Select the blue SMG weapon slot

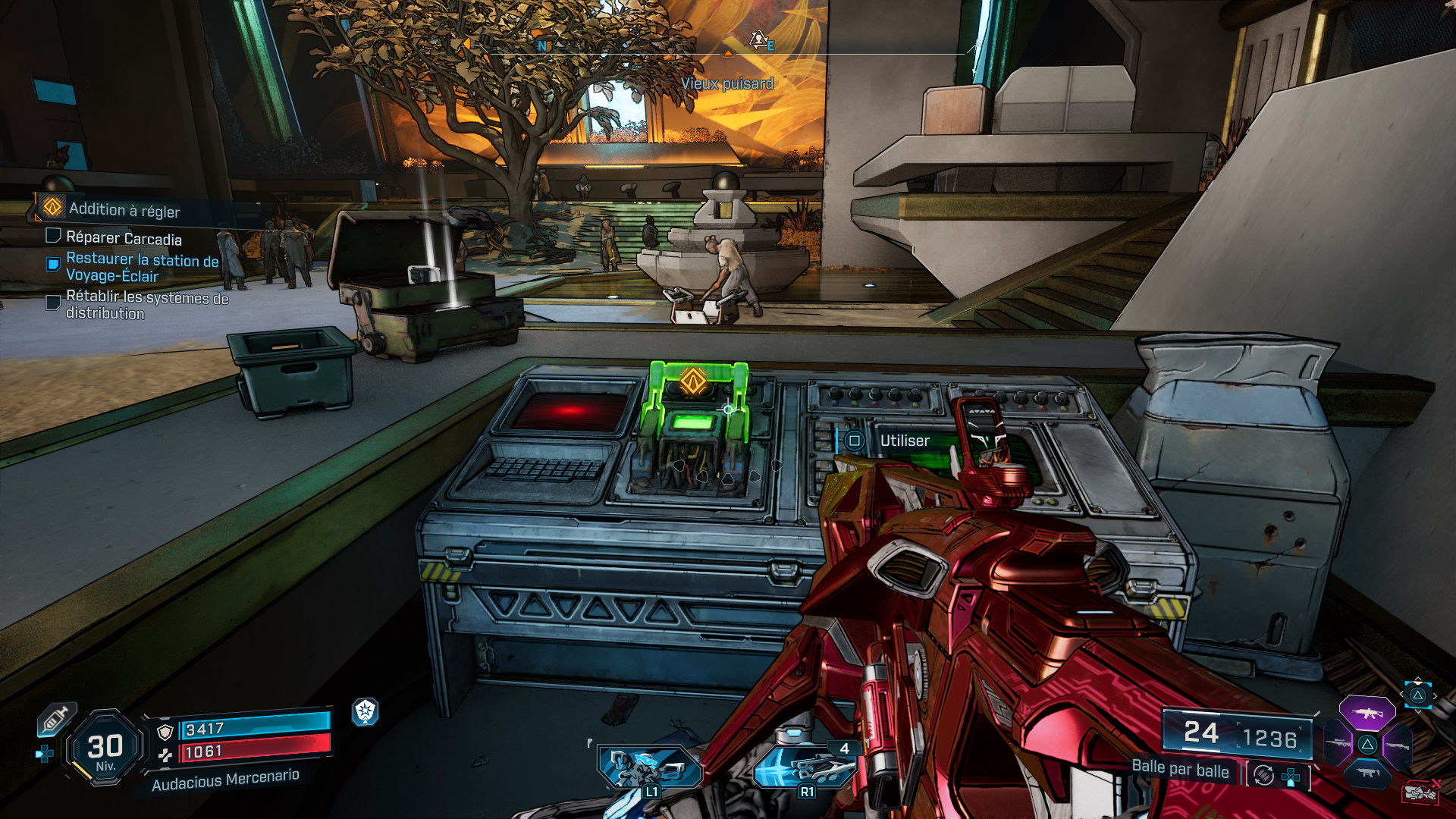tap(1367, 773)
